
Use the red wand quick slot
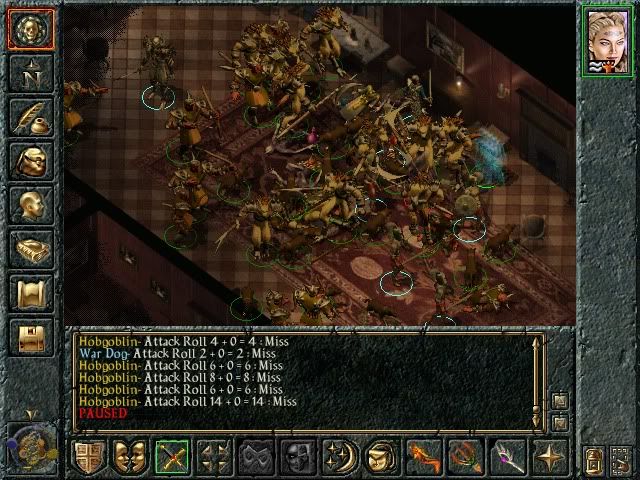(424, 458)
